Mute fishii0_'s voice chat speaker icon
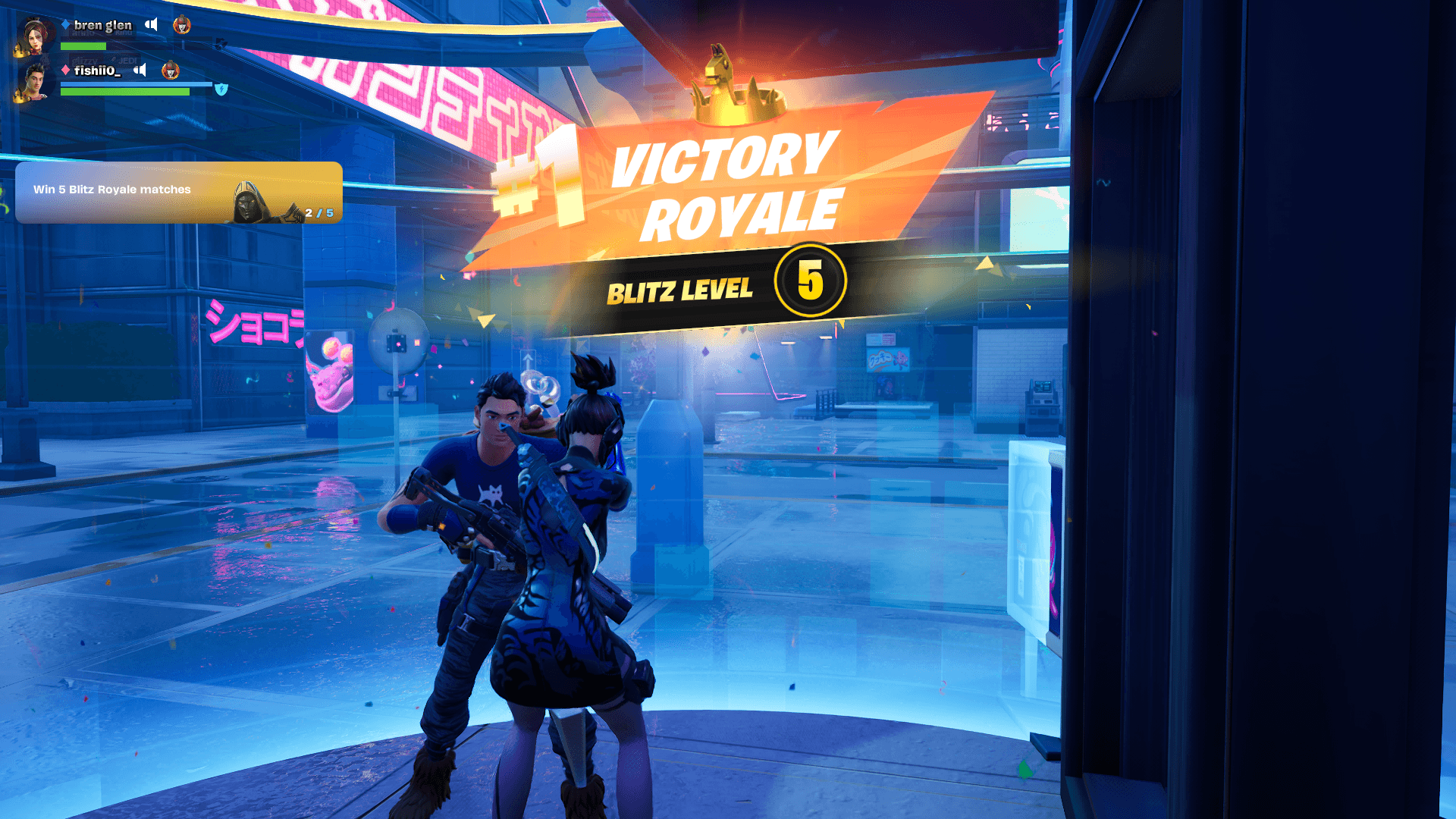The image size is (1456, 819). click(140, 71)
